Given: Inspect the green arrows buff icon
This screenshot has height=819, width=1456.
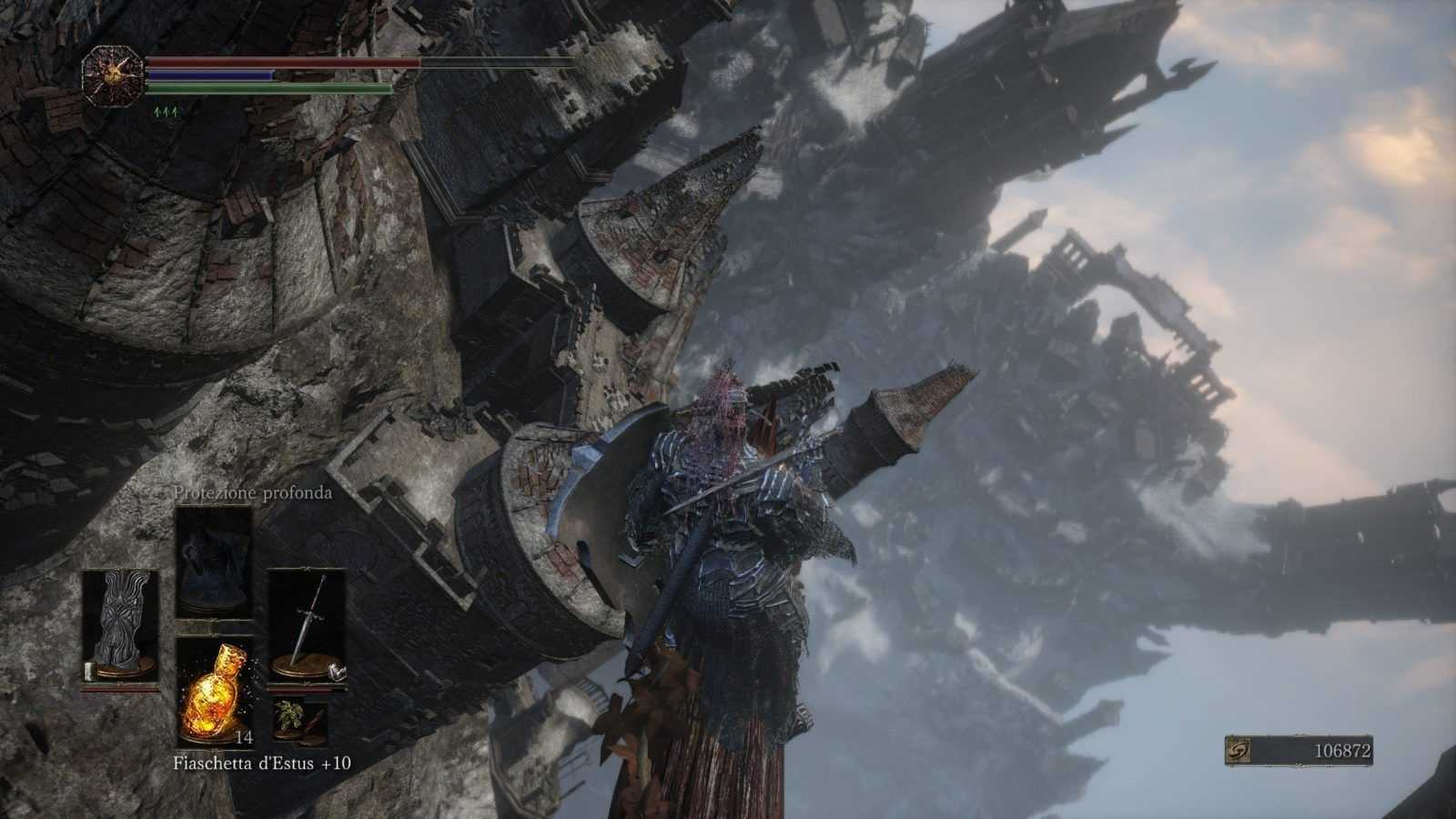Looking at the screenshot, I should point(166,112).
